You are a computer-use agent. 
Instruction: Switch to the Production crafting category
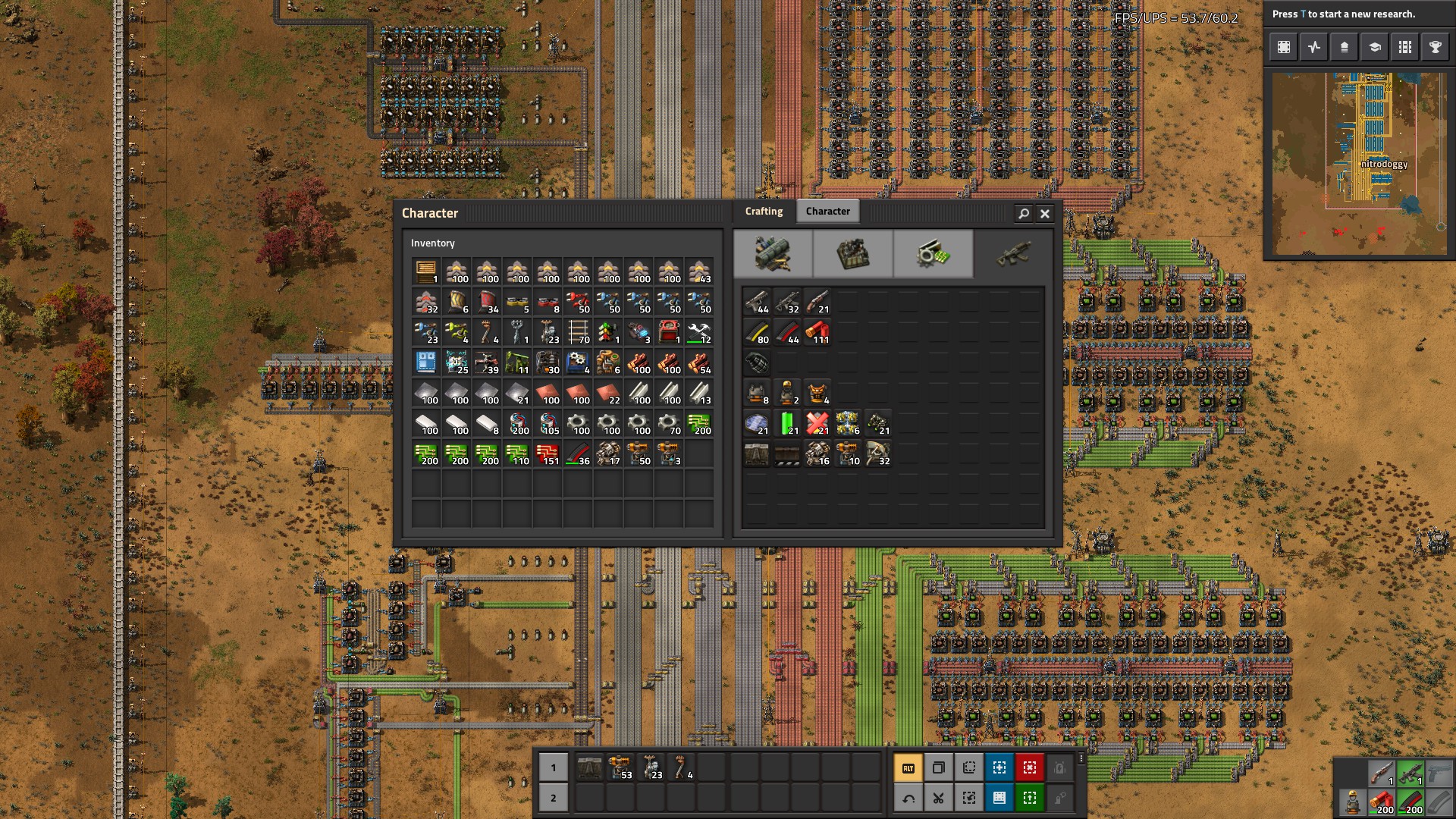coord(852,254)
